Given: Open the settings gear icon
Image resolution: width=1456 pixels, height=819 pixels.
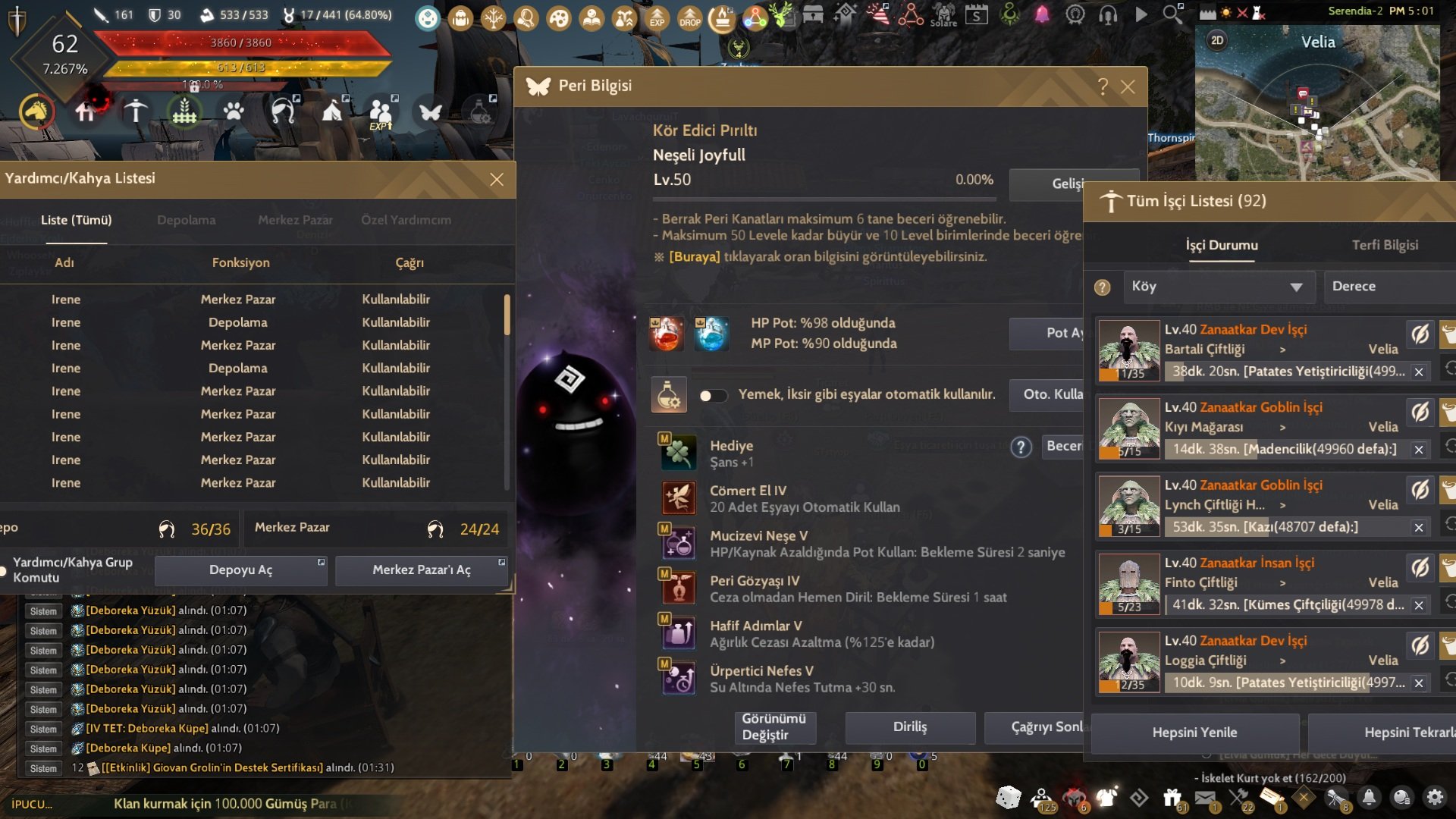Looking at the screenshot, I should tap(1435, 797).
